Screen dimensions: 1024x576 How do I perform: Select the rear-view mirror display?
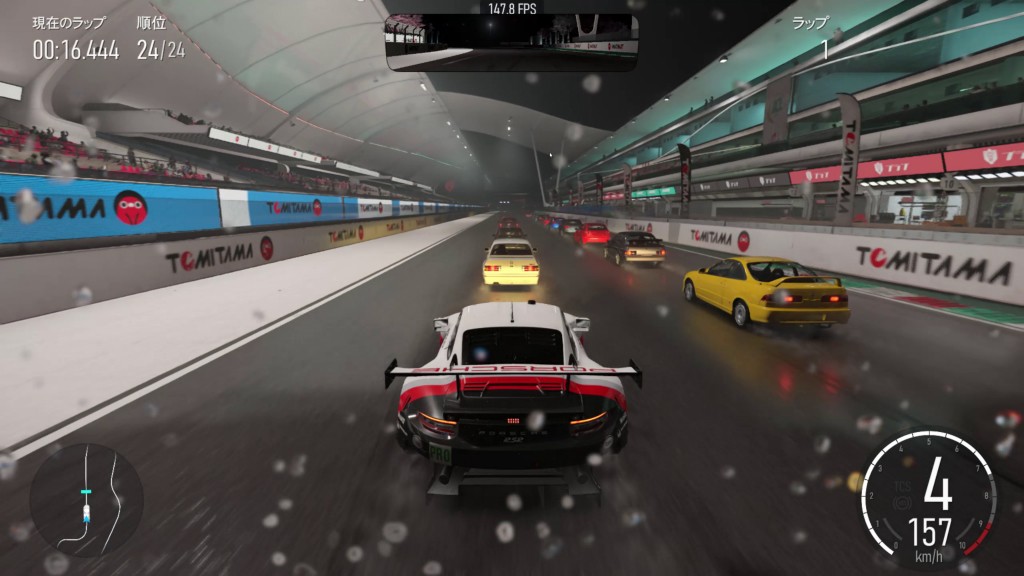511,42
